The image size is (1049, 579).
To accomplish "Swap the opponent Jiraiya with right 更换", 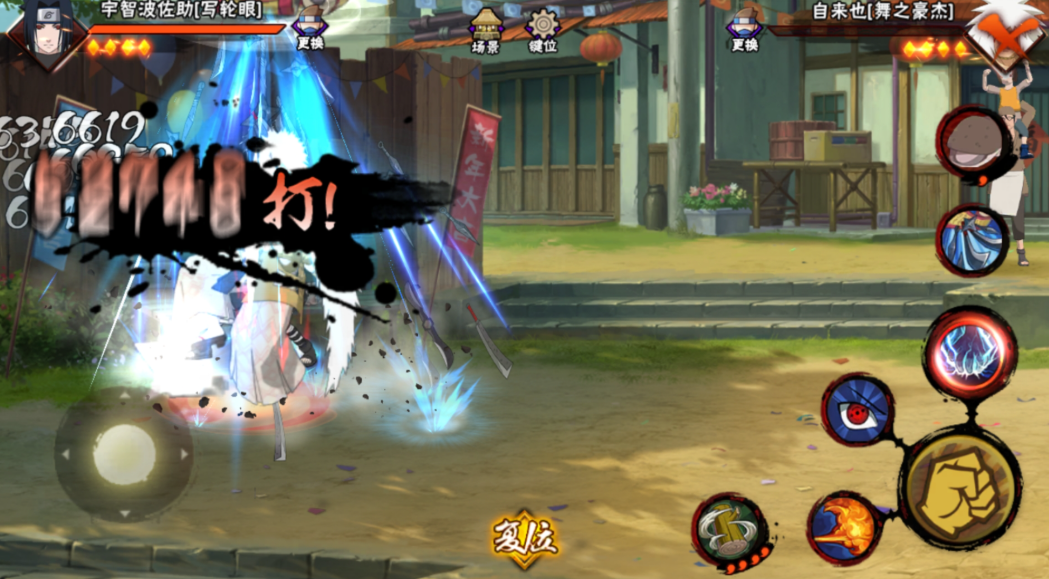I will point(744,30).
